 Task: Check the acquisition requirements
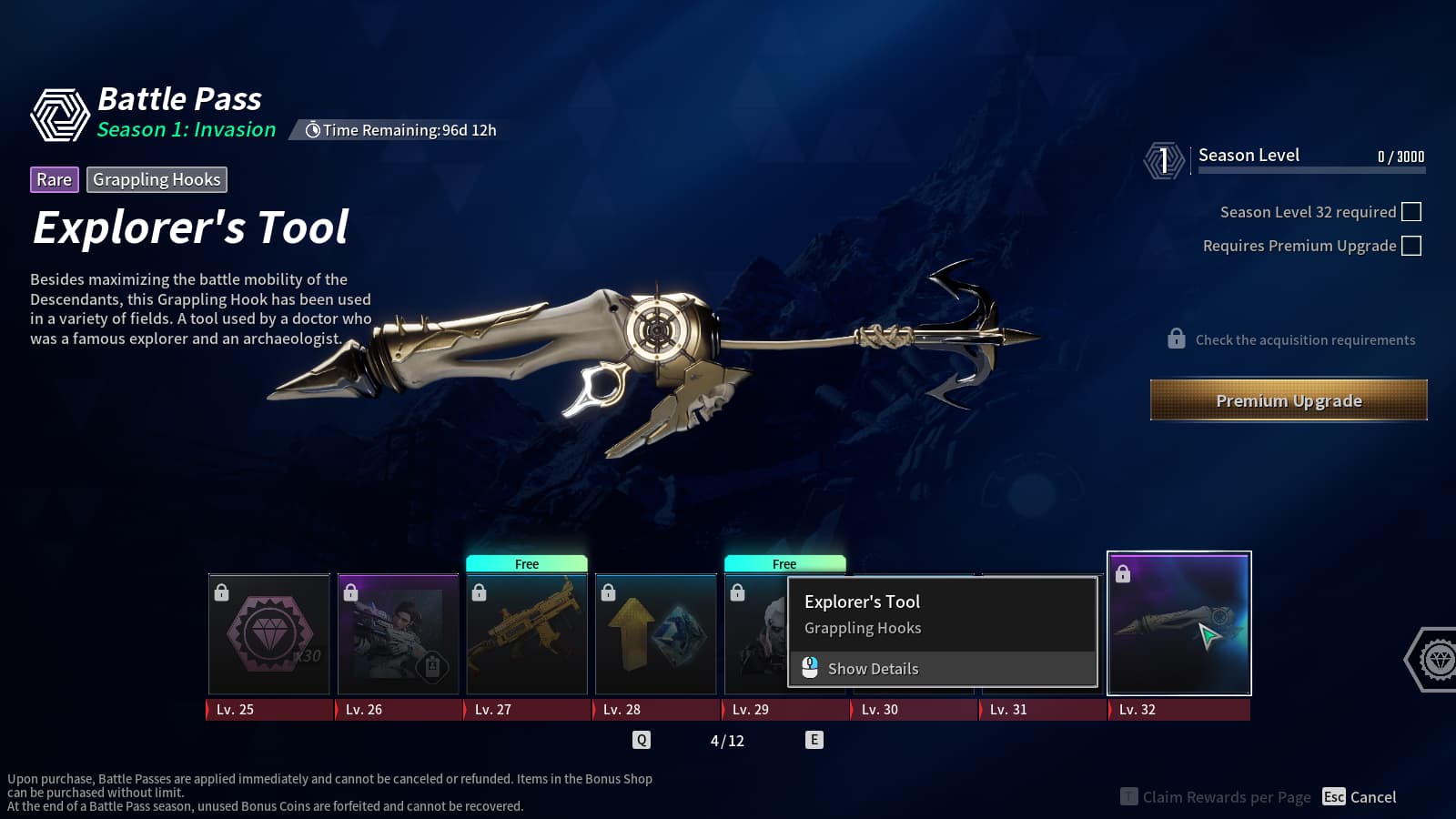[1292, 339]
